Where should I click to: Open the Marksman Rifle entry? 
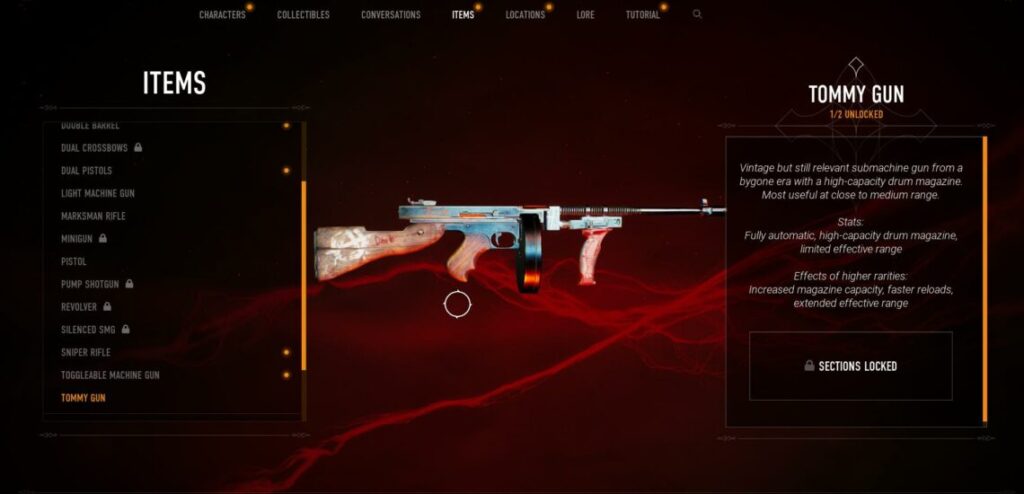click(x=93, y=216)
